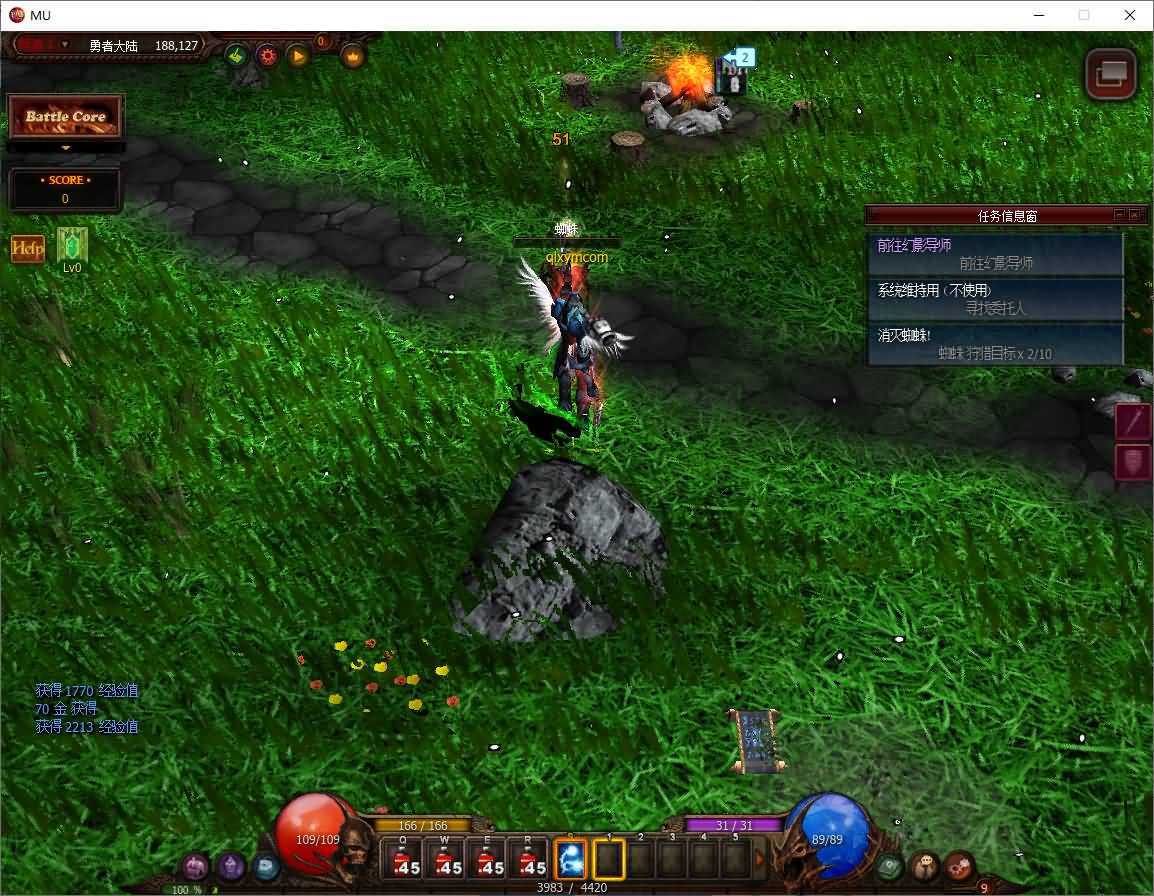
Task: Minimize the 任务信息窗 quest window
Action: tap(1119, 215)
